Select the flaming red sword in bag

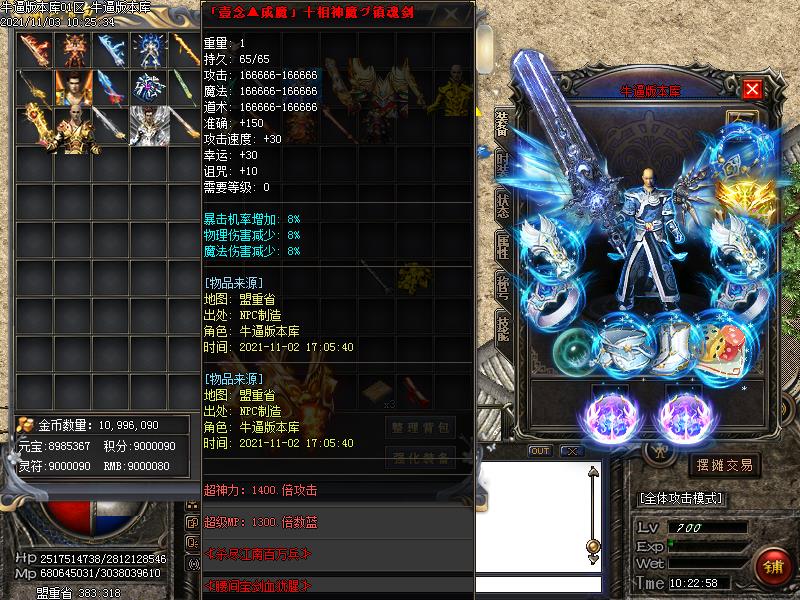(34, 50)
